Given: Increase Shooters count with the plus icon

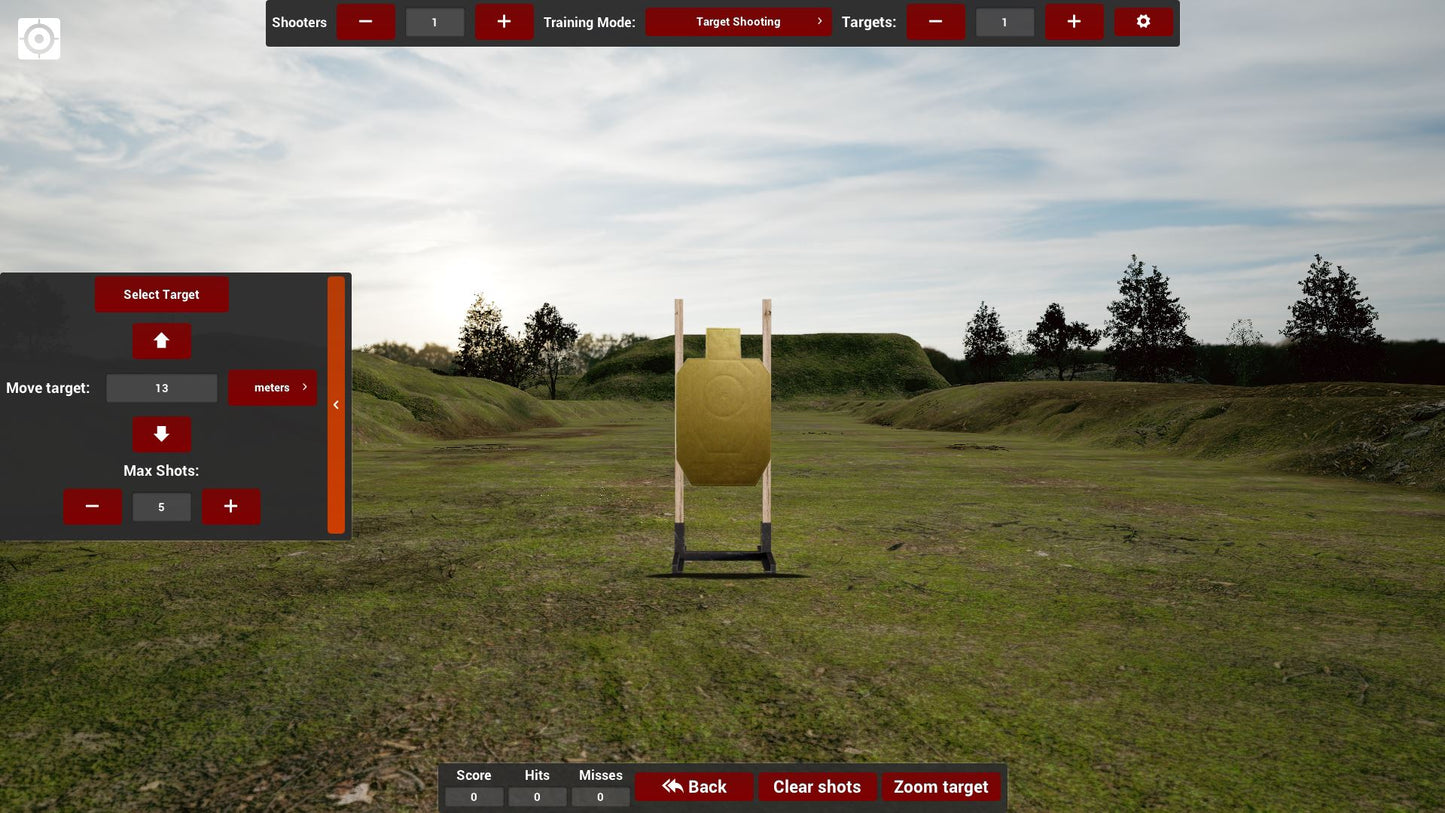Looking at the screenshot, I should [x=504, y=21].
